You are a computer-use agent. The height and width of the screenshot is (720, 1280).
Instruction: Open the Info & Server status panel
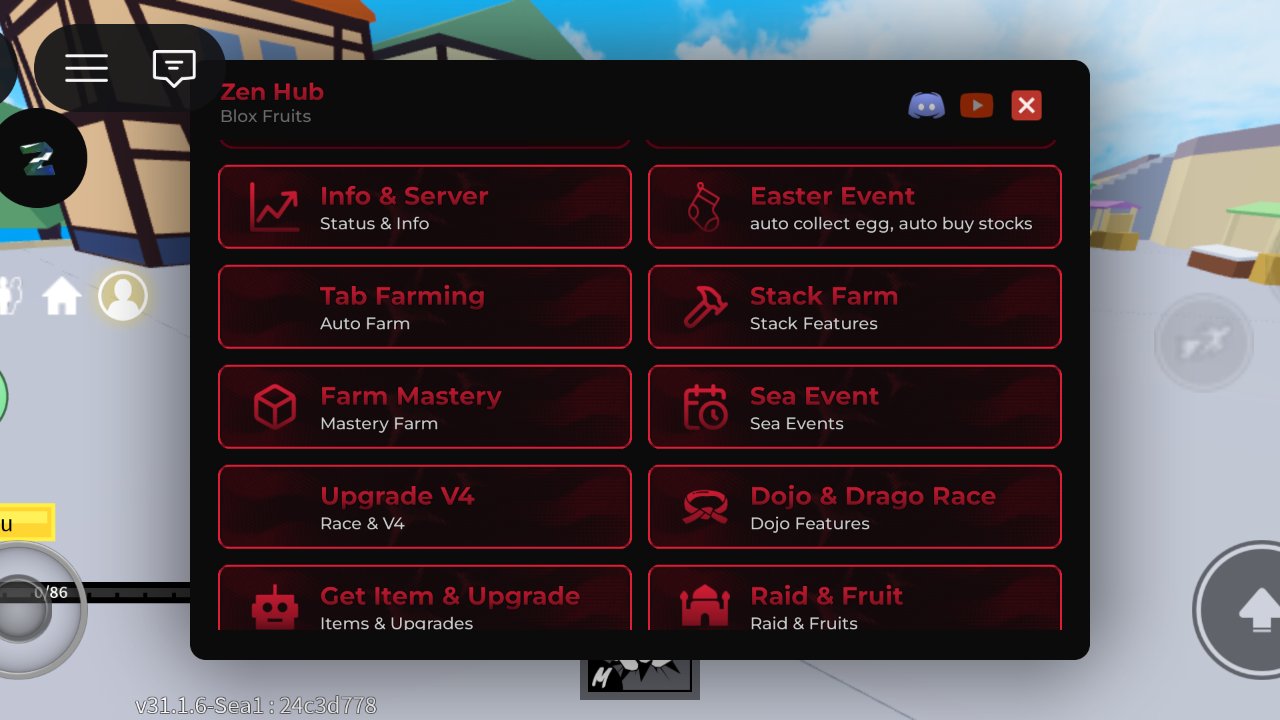[x=424, y=207]
